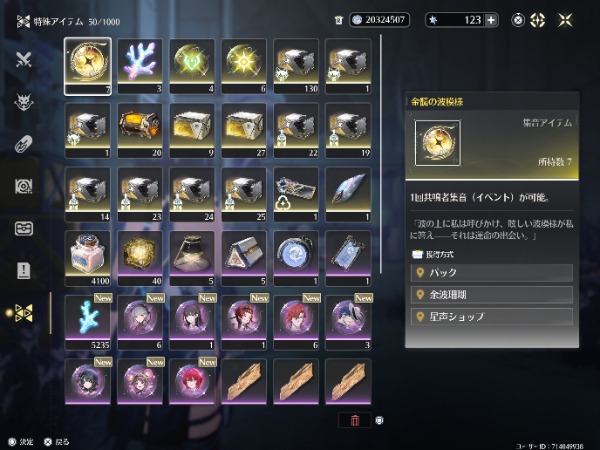The image size is (600, 450).
Task: Go to the パック acquisition source
Action: (492, 273)
